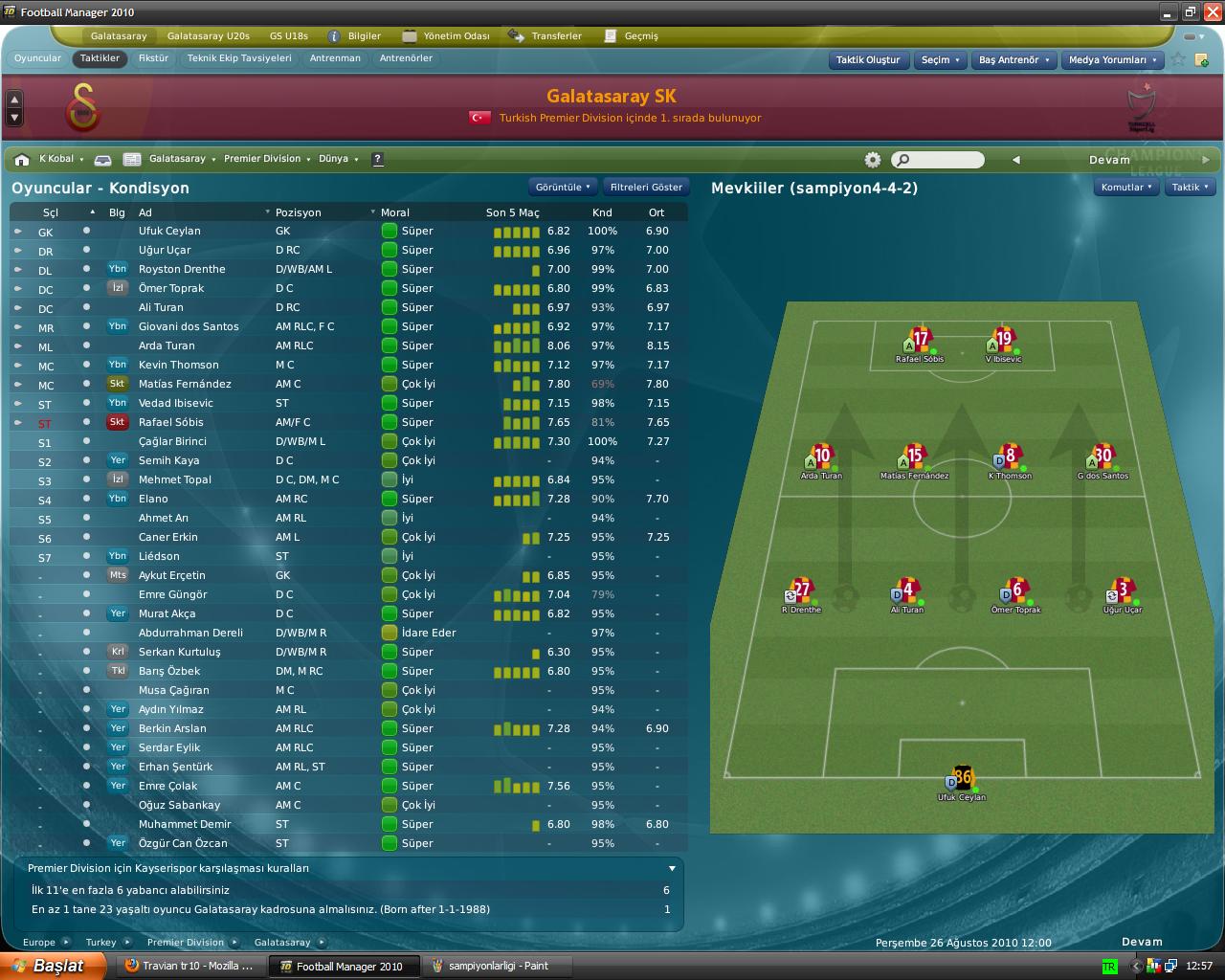Open the Antrenman tab
Image resolution: width=1225 pixels, height=980 pixels.
coord(335,58)
